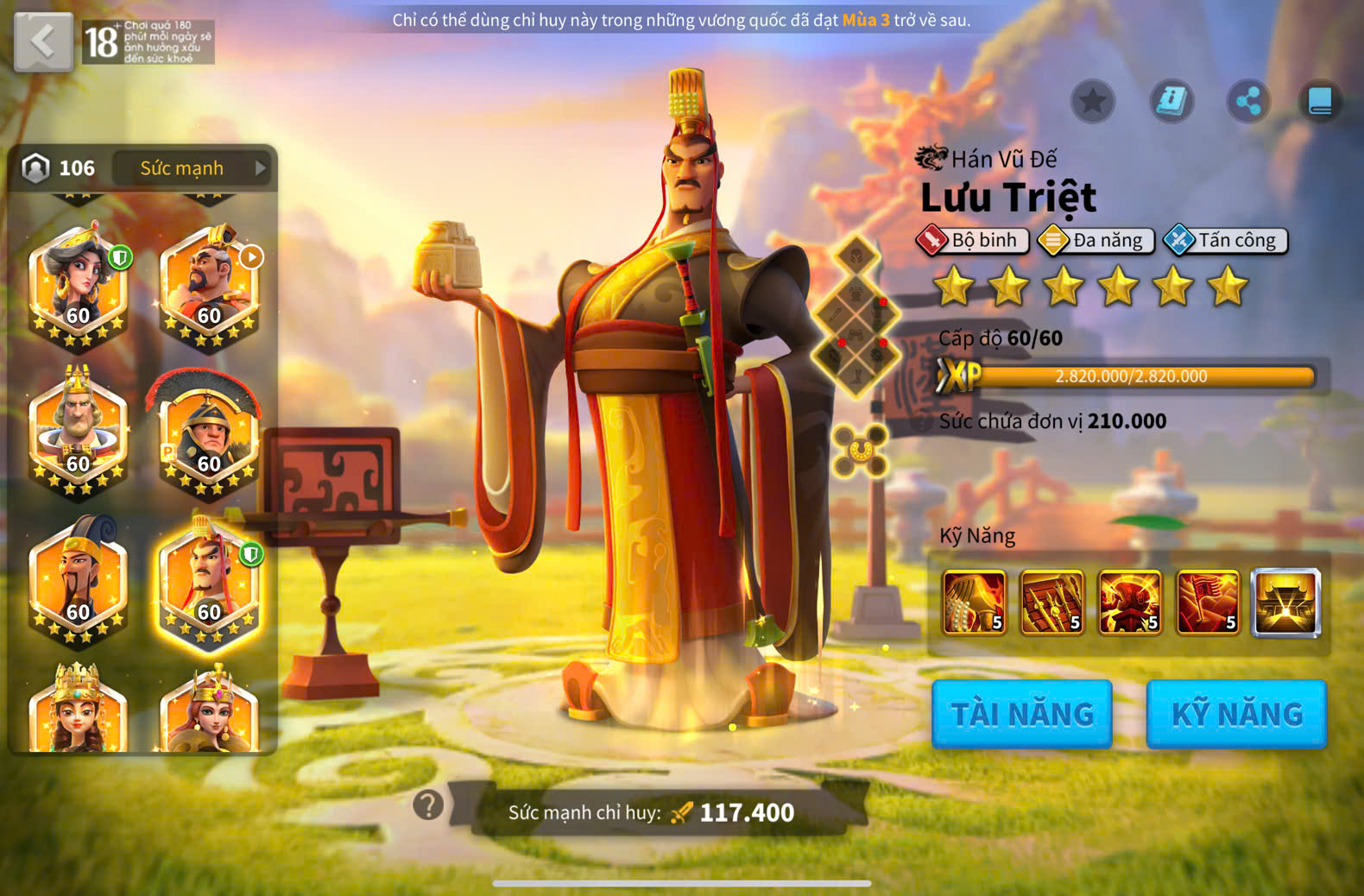
Task: View the fourth skill with red banner
Action: tap(1208, 603)
